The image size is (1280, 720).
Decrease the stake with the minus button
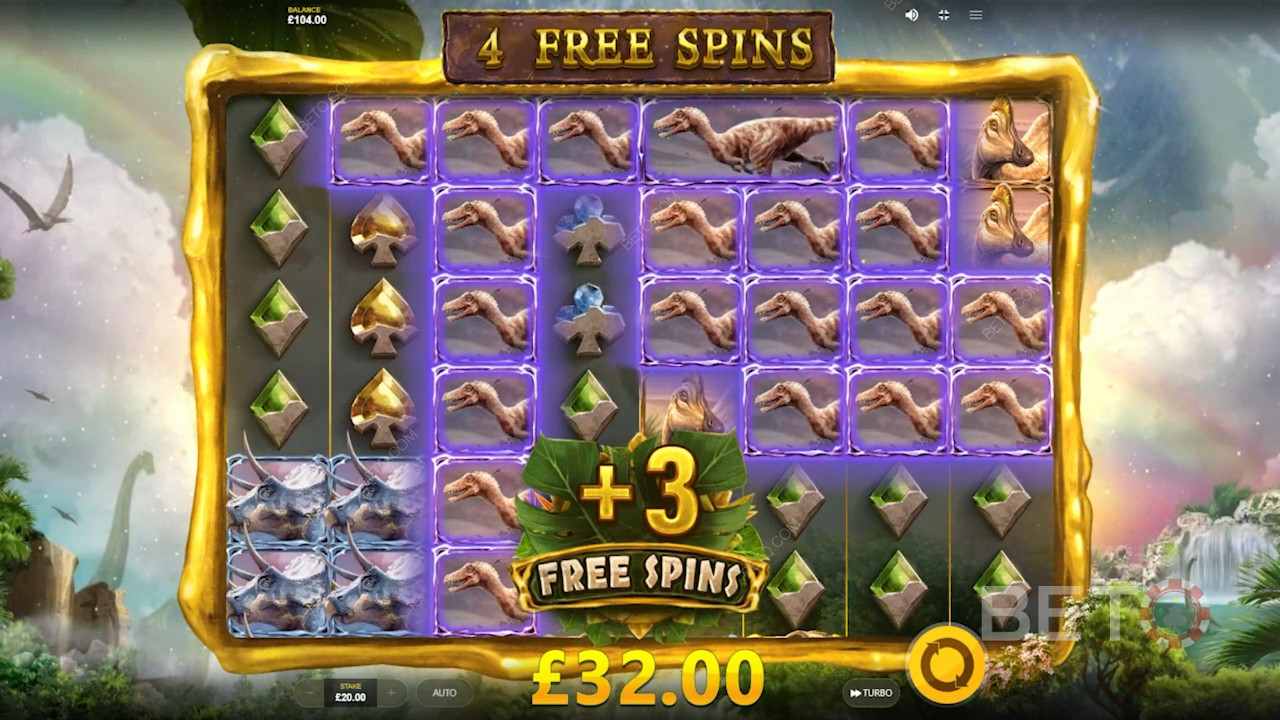[310, 693]
